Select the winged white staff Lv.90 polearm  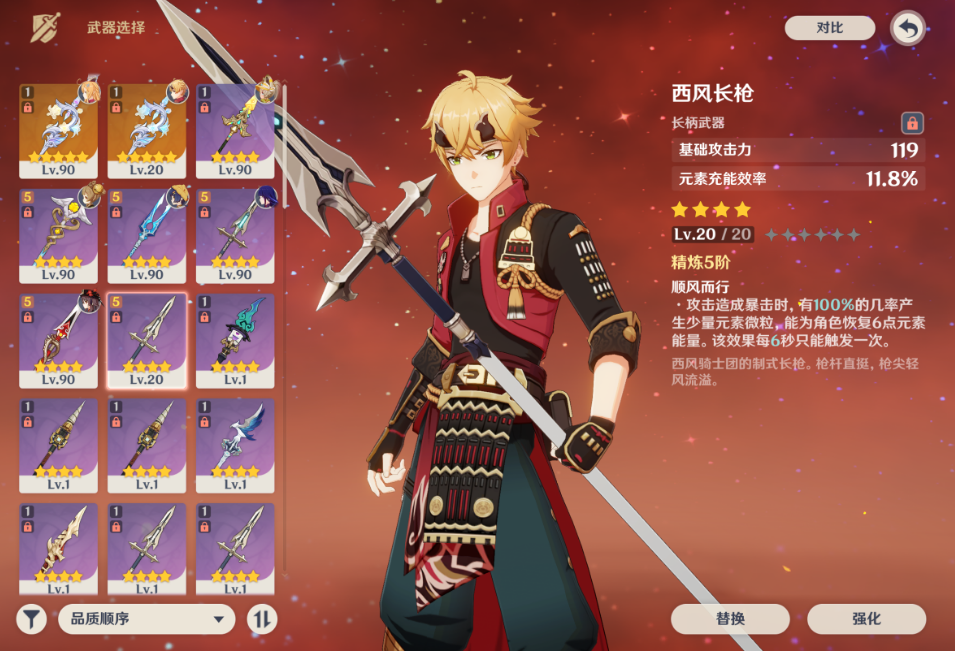tap(59, 235)
